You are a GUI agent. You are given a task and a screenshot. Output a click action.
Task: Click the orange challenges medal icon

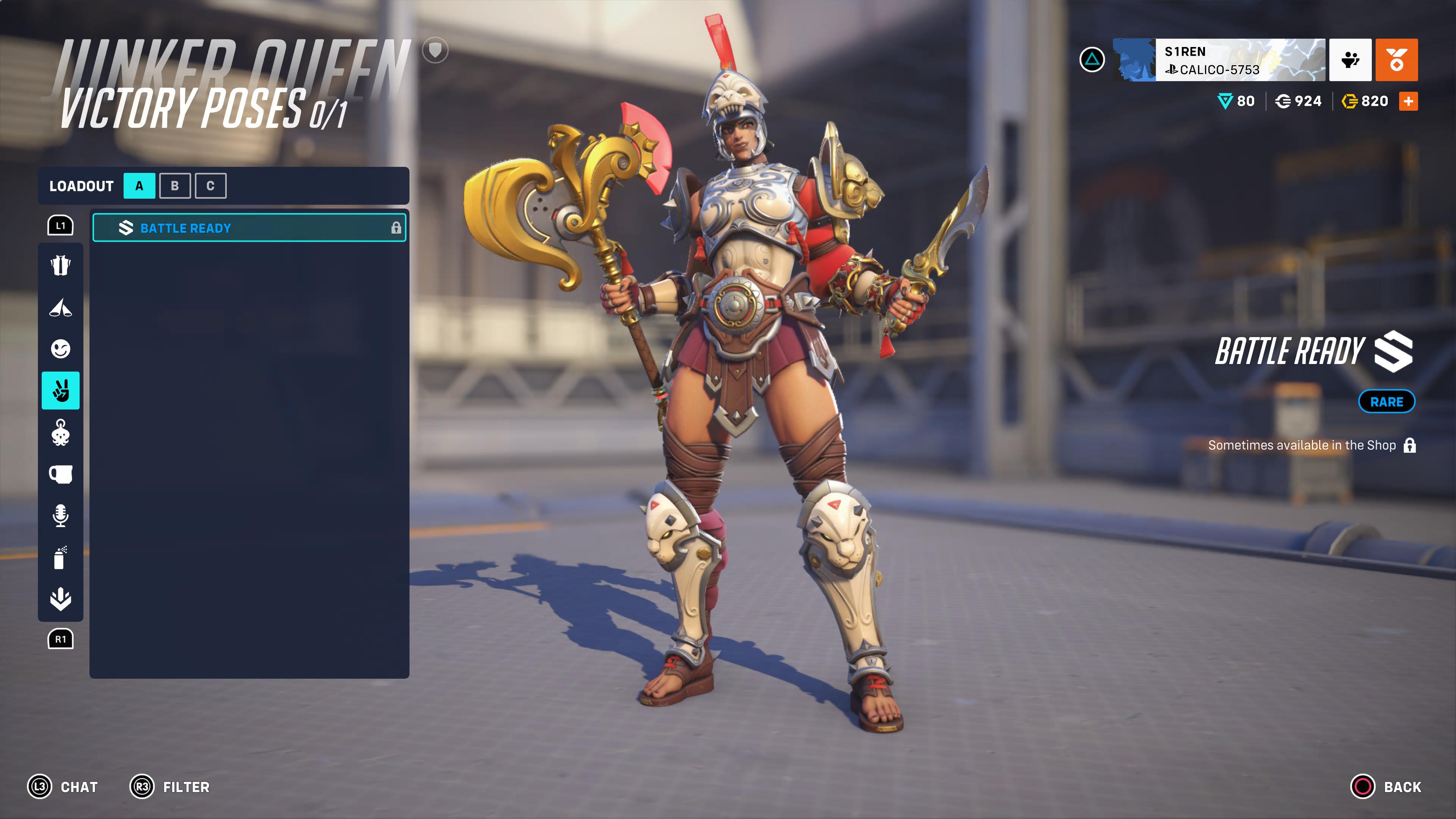tap(1396, 61)
